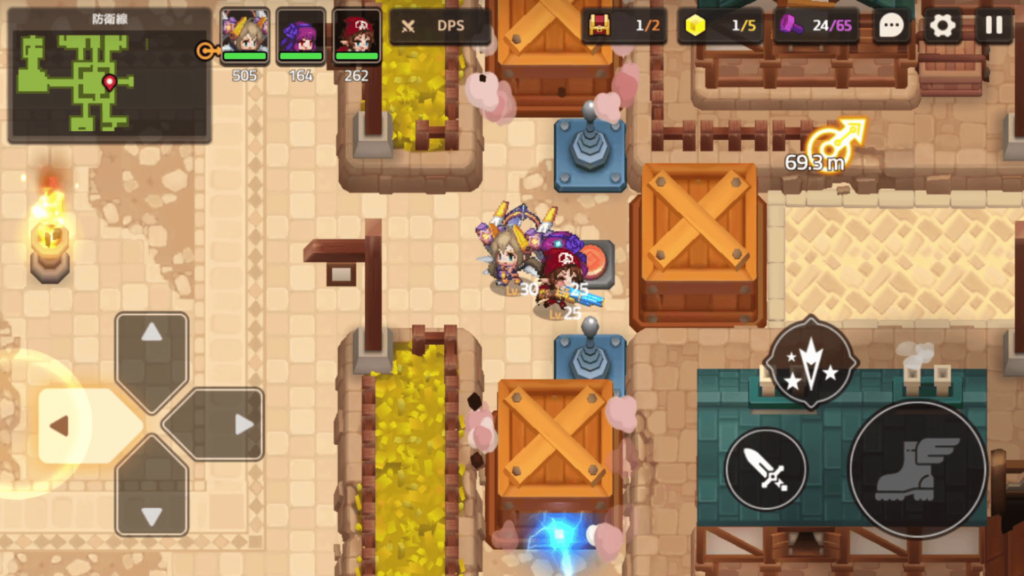The image size is (1024, 576).
Task: Open the dungeon minimap
Action: pyautogui.click(x=109, y=76)
